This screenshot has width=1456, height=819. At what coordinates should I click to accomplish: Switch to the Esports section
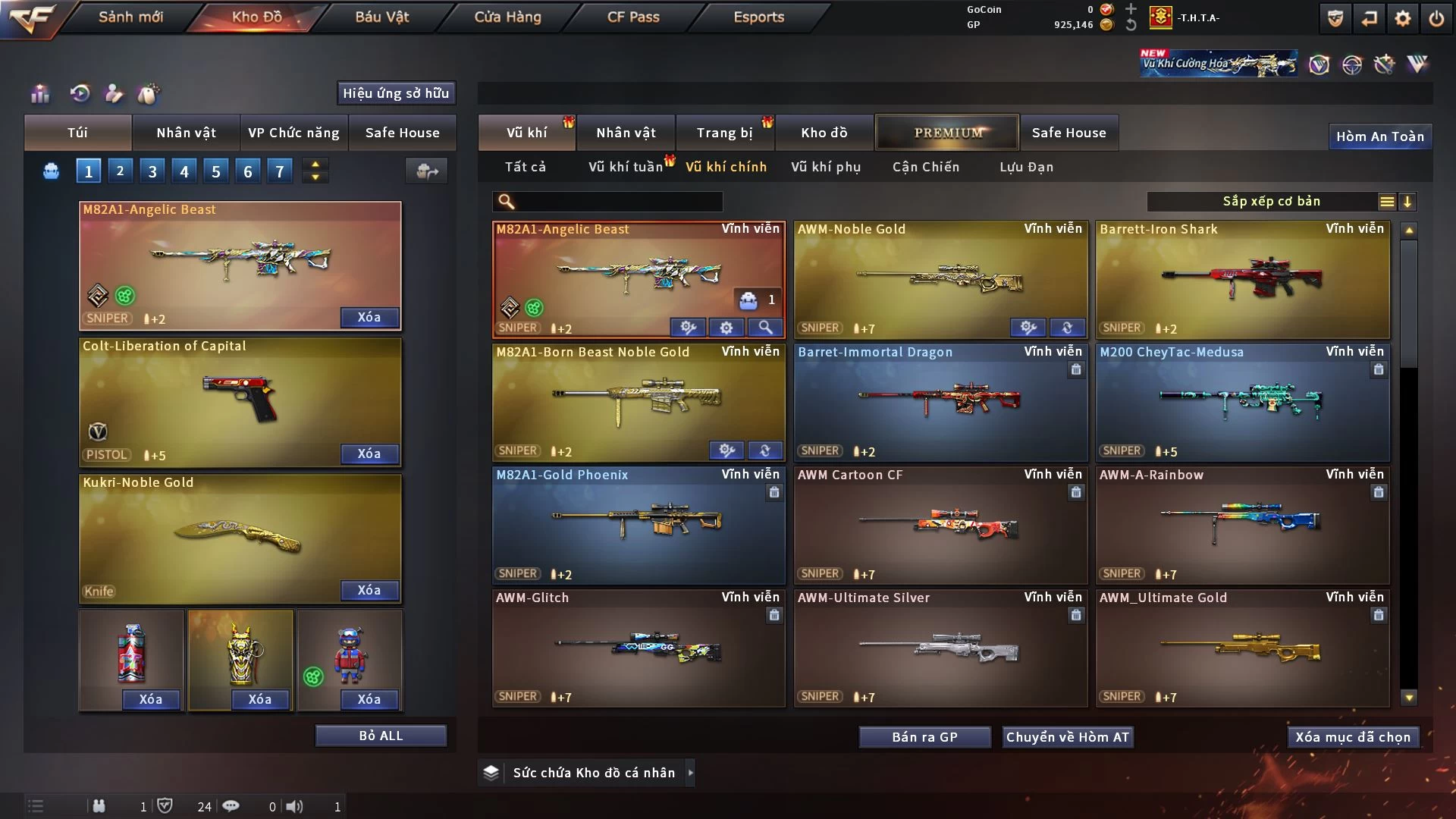coord(758,17)
